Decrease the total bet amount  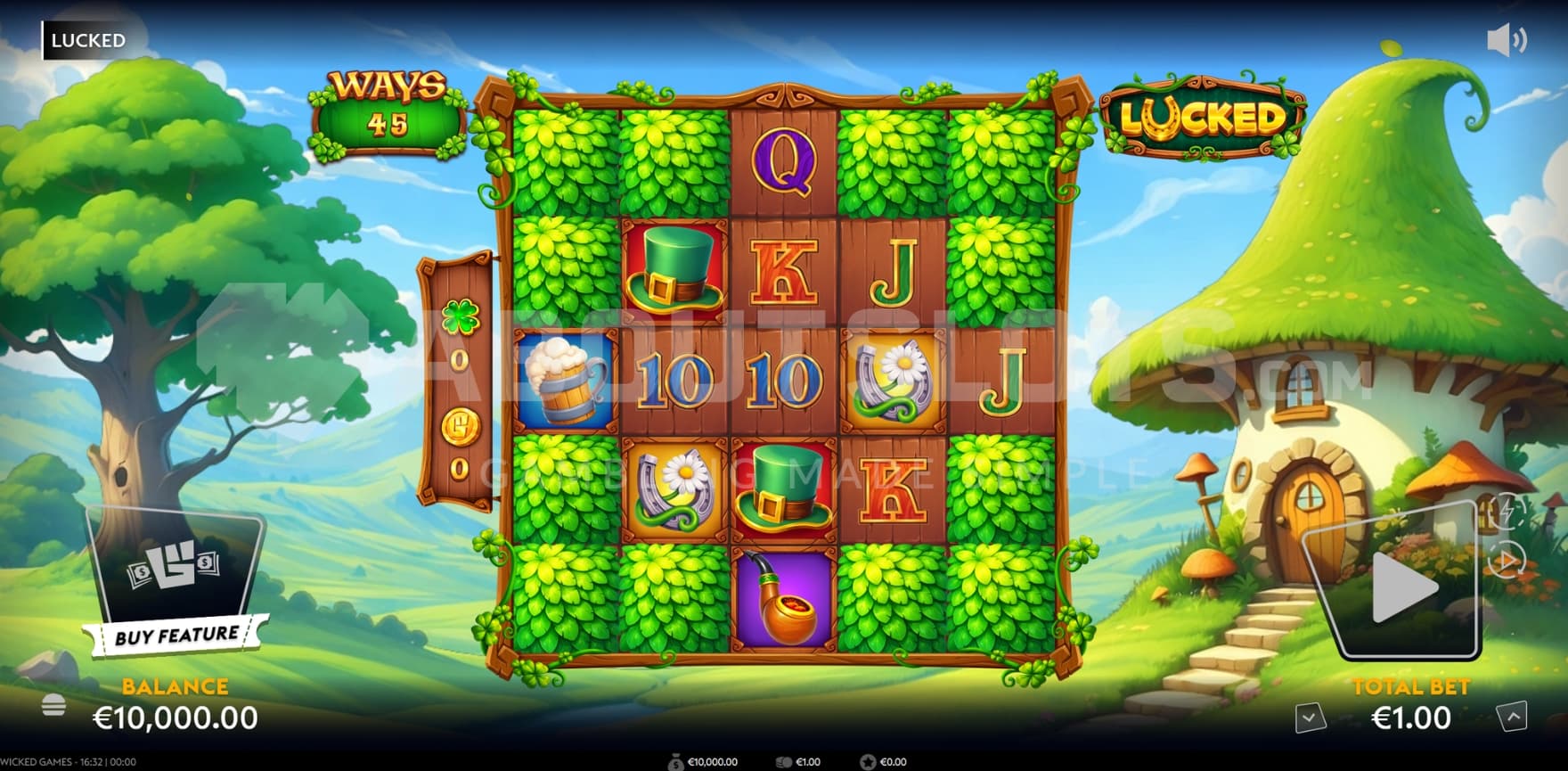1310,717
